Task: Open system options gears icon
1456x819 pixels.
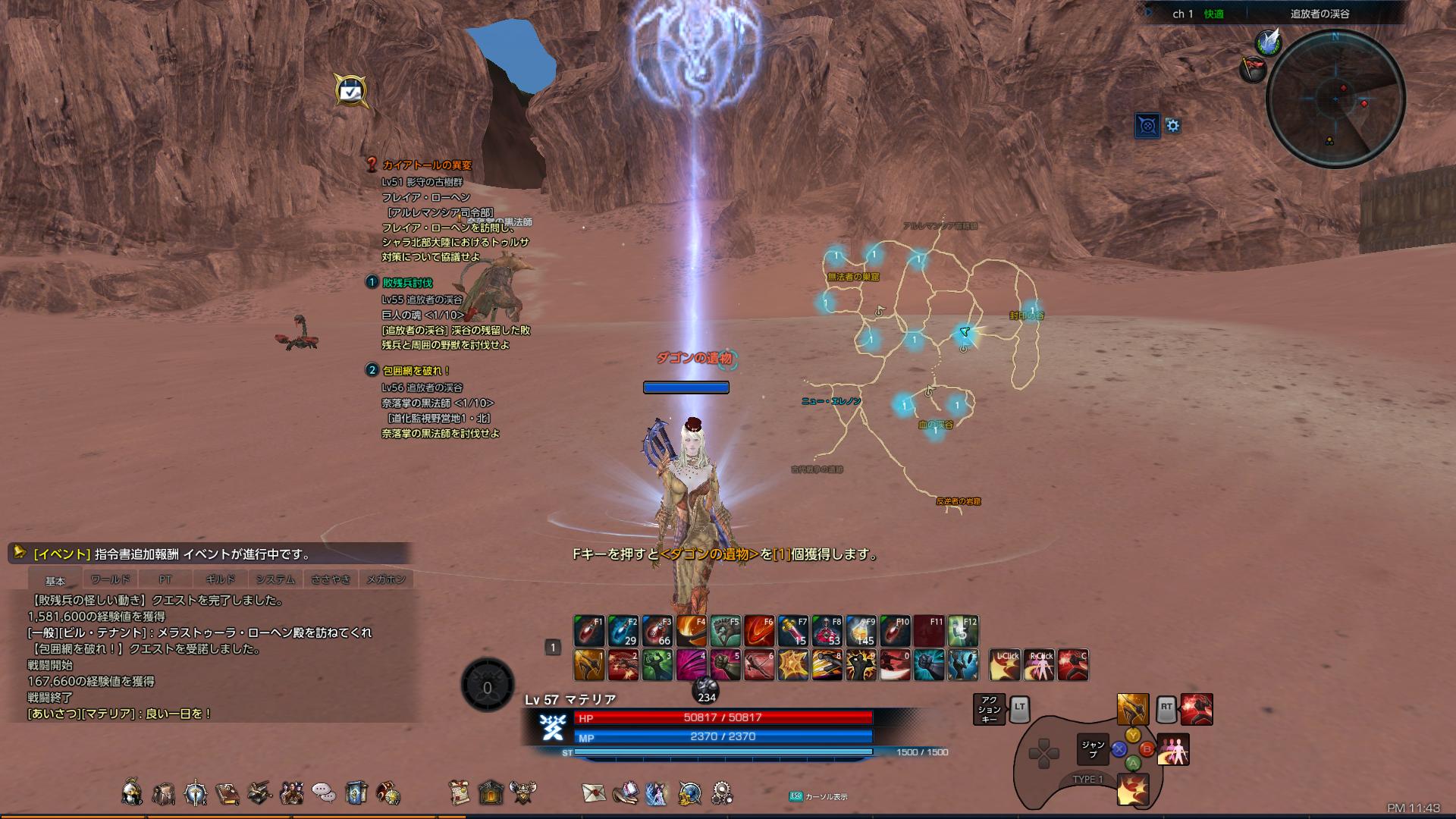Action: coord(722,793)
